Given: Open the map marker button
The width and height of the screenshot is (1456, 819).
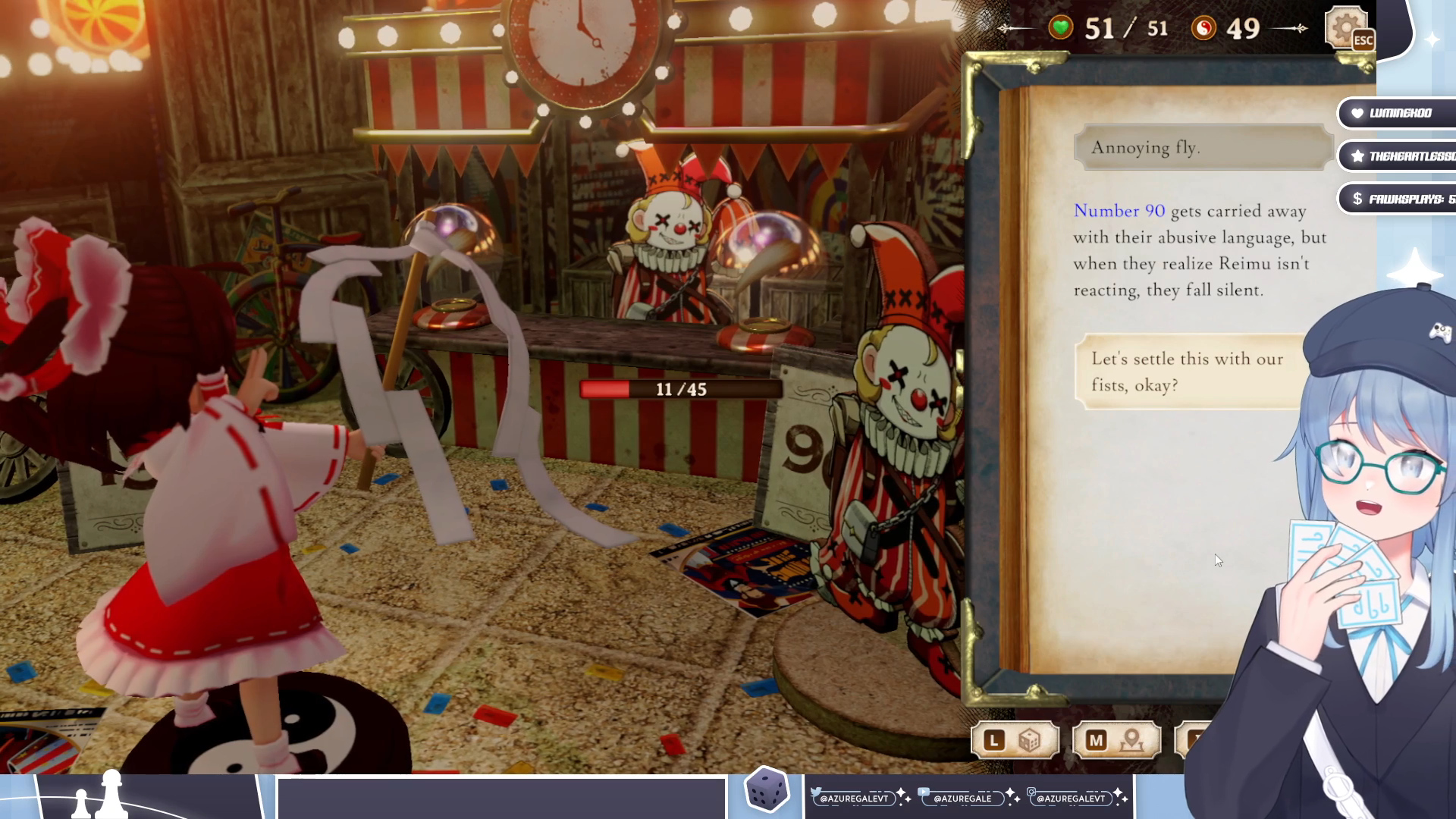Looking at the screenshot, I should click(1116, 740).
